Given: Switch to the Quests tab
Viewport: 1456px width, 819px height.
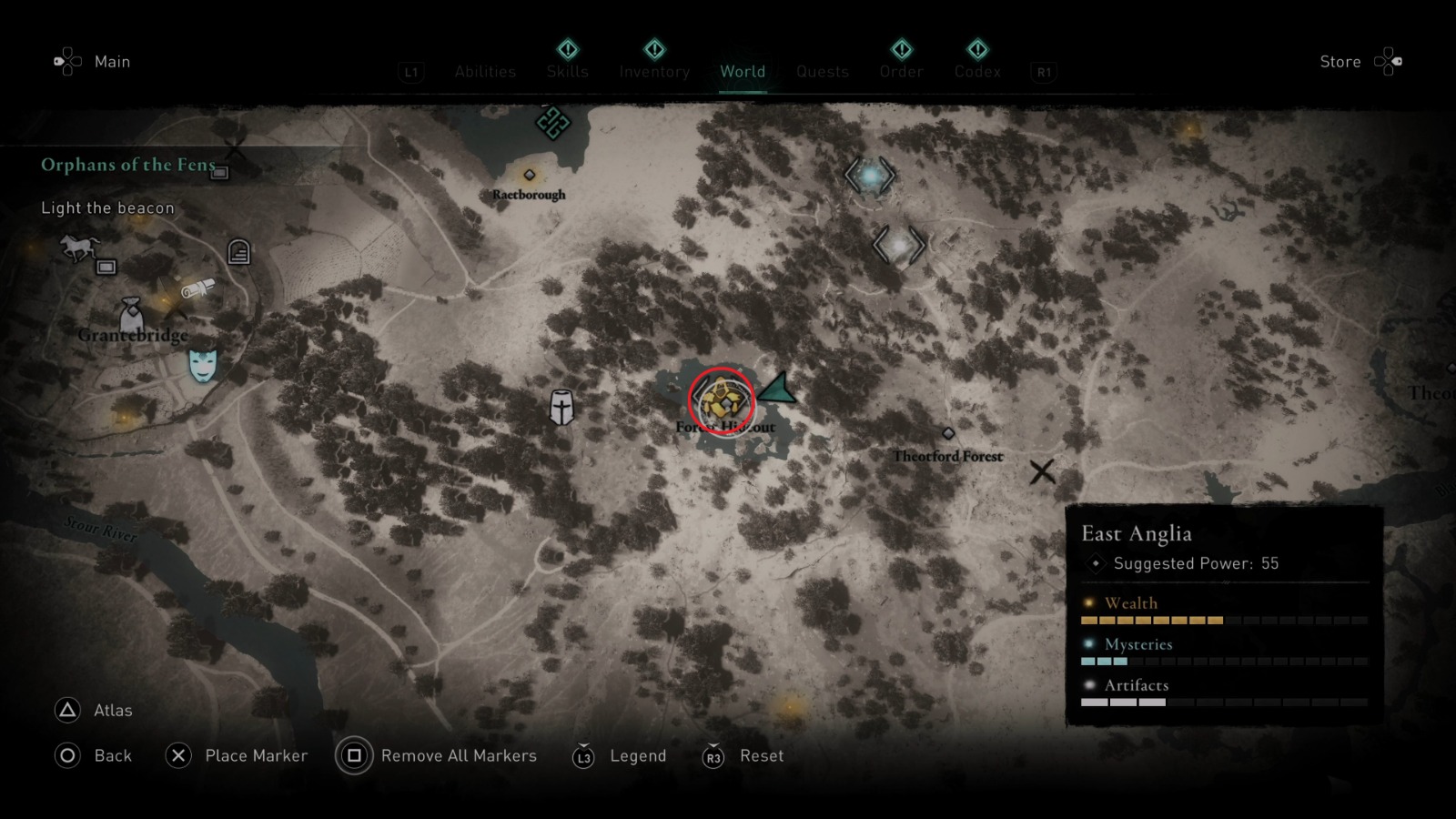Looking at the screenshot, I should point(822,72).
